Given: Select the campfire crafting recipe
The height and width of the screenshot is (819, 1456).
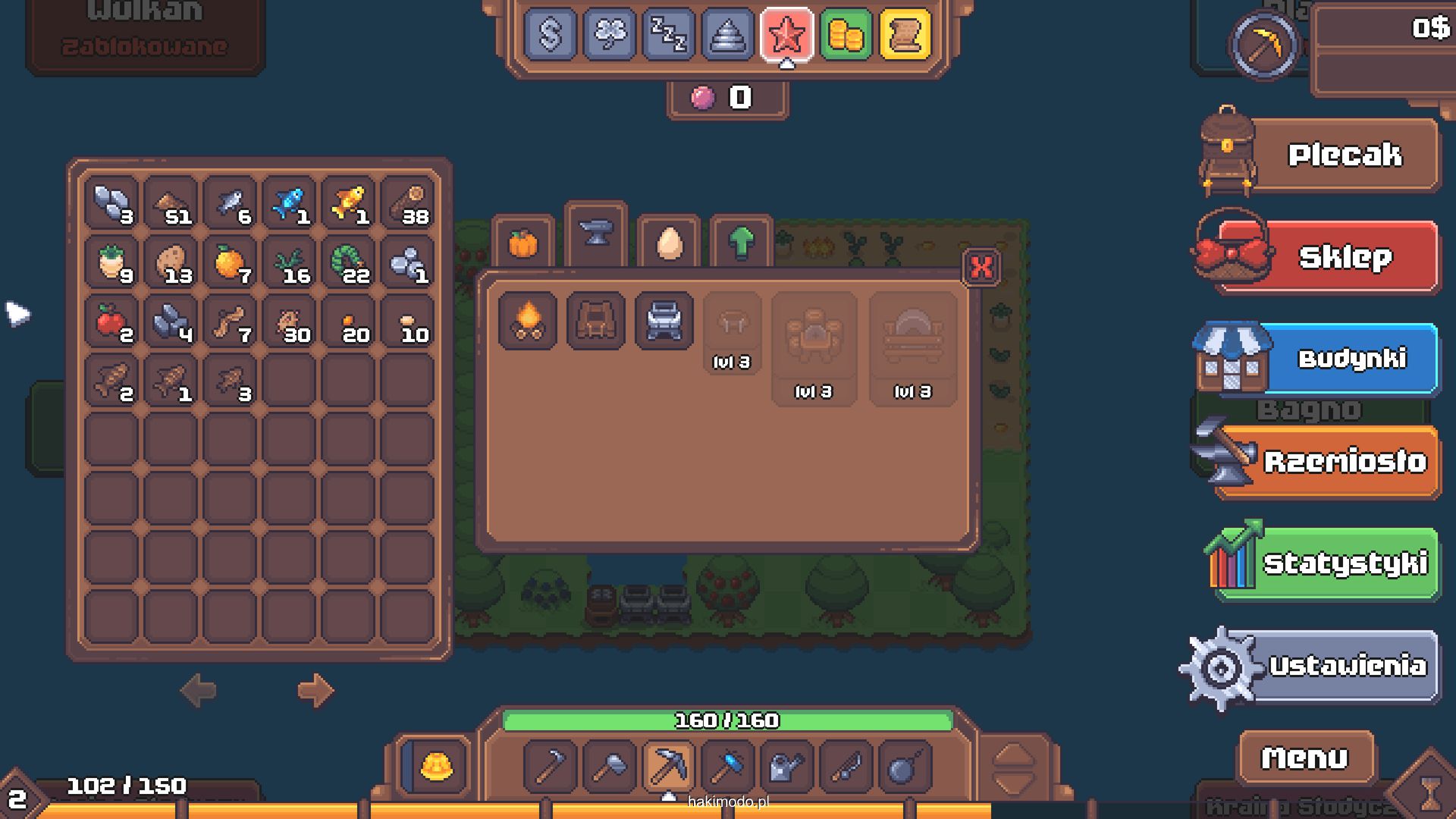Looking at the screenshot, I should click(x=528, y=321).
